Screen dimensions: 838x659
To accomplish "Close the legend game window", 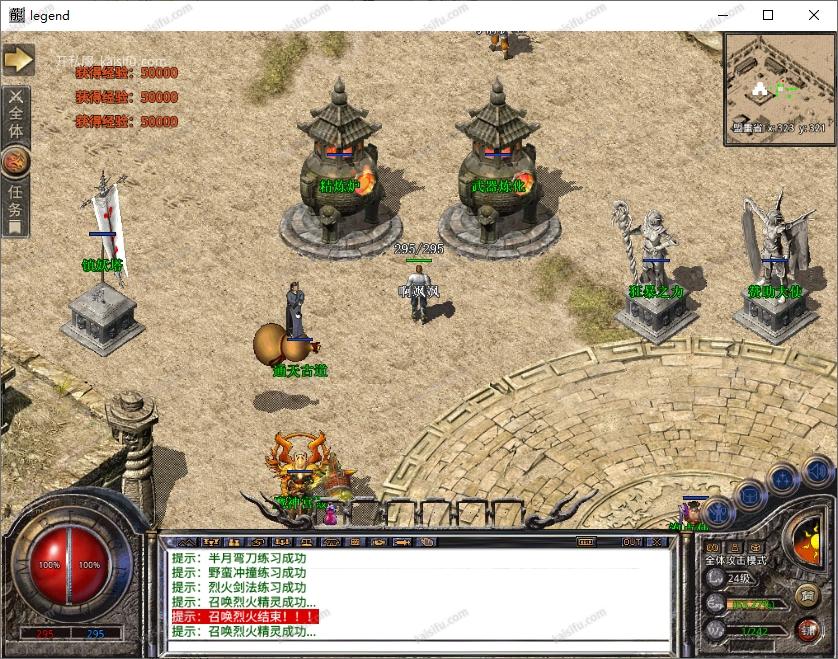I will [x=814, y=15].
